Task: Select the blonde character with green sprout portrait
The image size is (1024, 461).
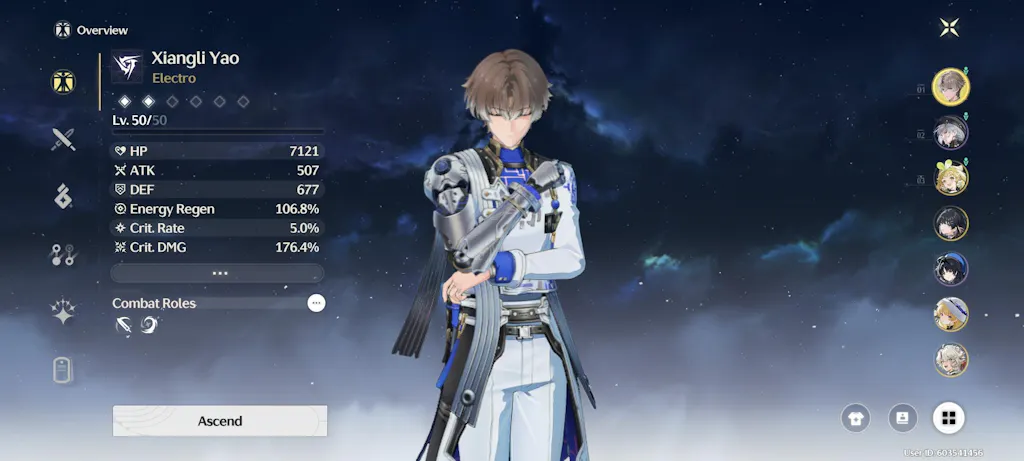Action: pos(950,178)
